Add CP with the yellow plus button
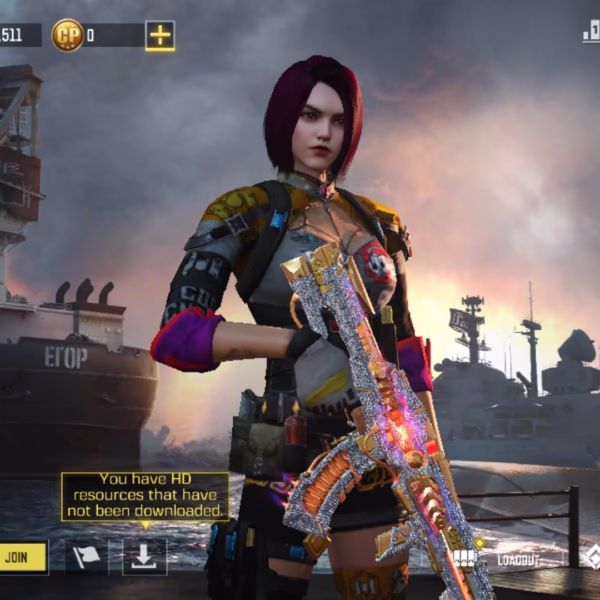The height and width of the screenshot is (600, 600). click(x=160, y=35)
